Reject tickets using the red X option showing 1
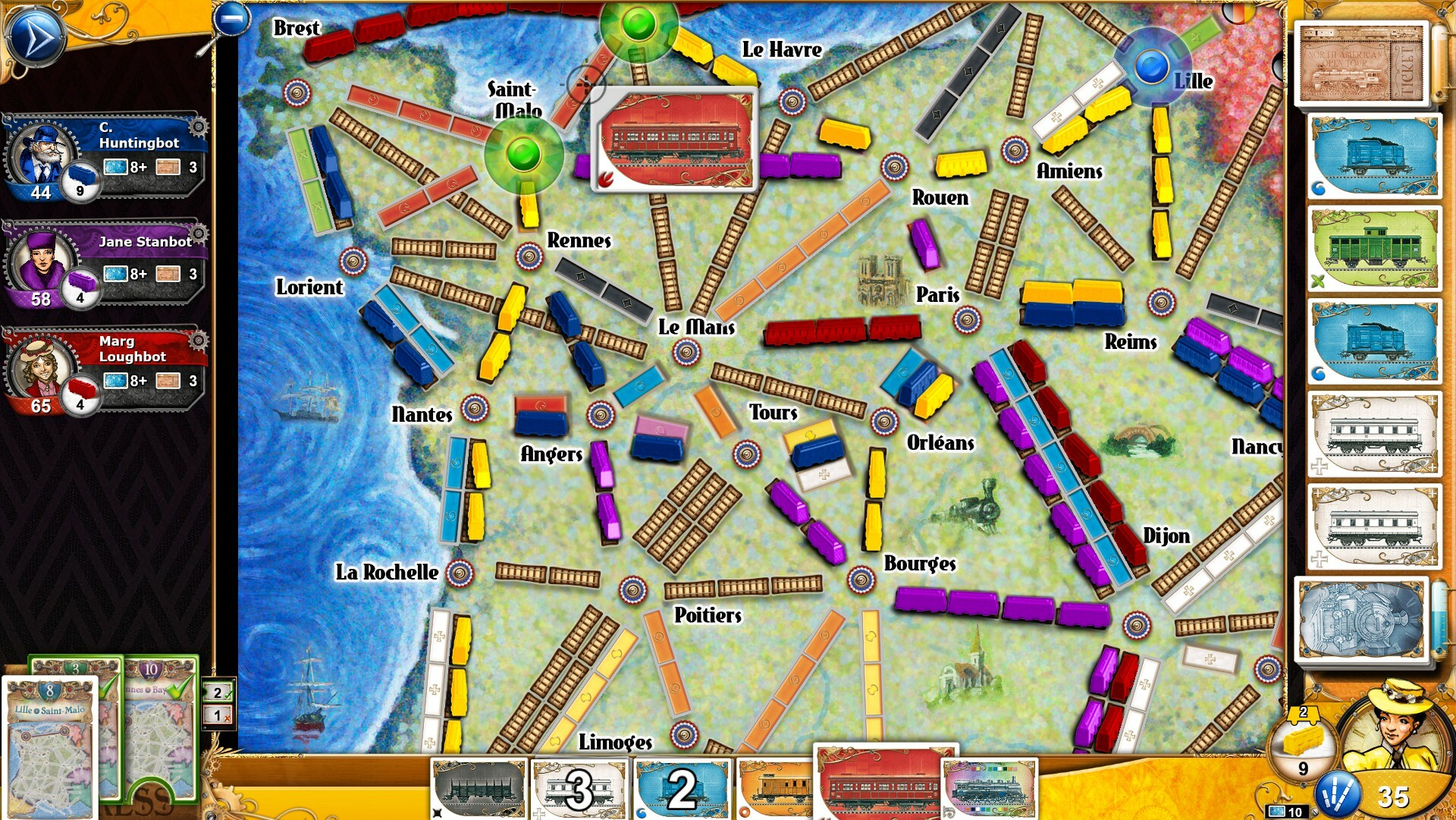Screen dimensions: 1456x820 click(x=216, y=714)
